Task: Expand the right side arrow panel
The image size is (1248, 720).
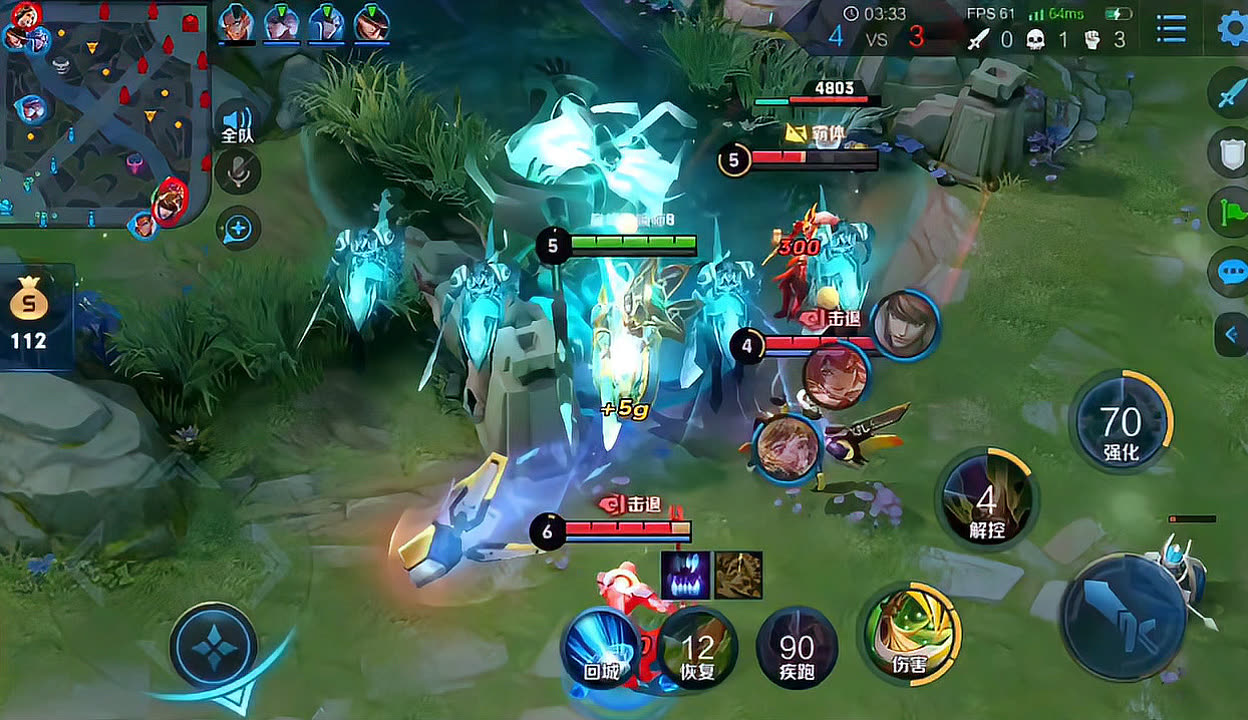Action: 1231,334
